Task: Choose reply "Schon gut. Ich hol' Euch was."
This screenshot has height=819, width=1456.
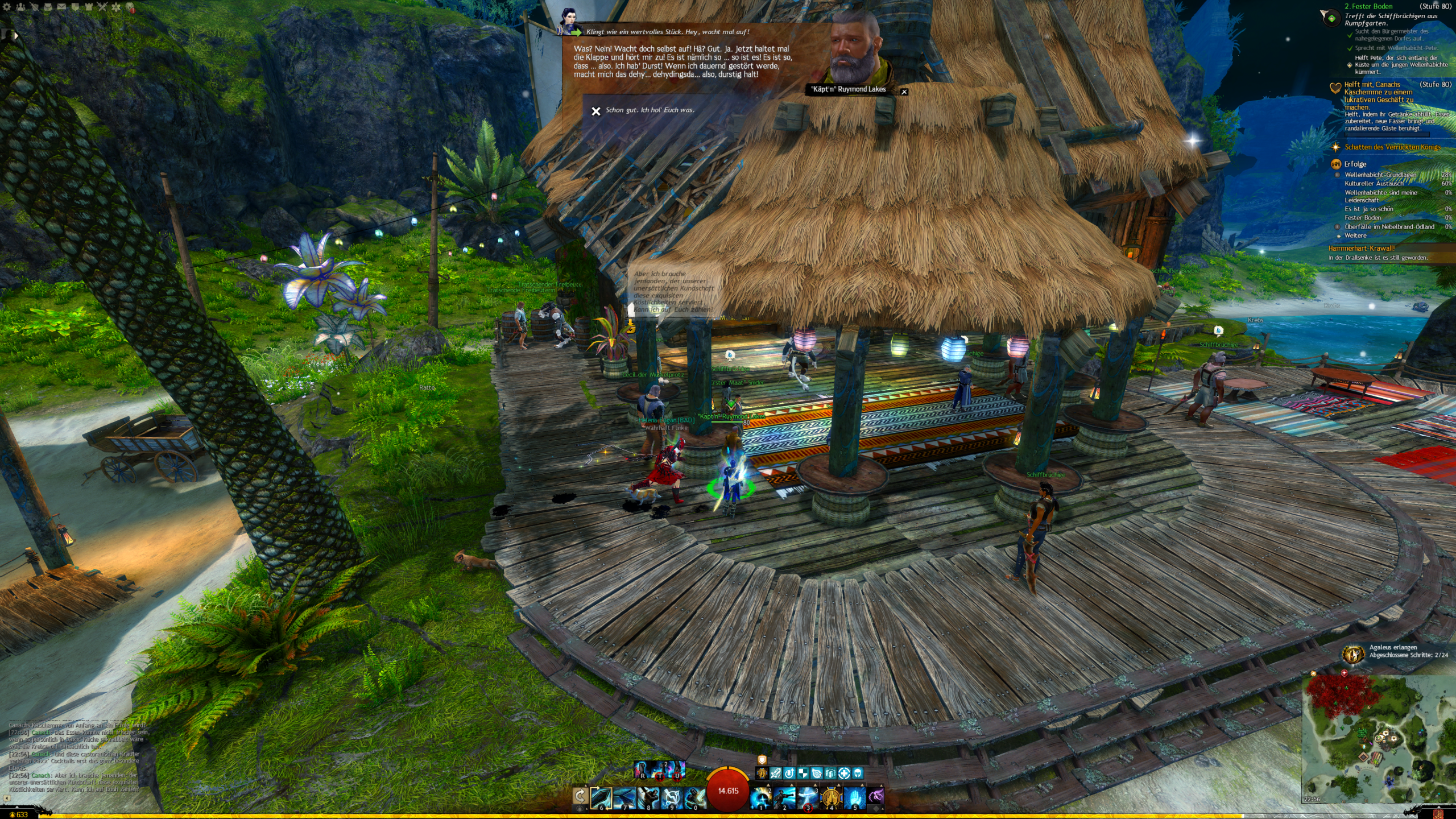Action: point(650,110)
